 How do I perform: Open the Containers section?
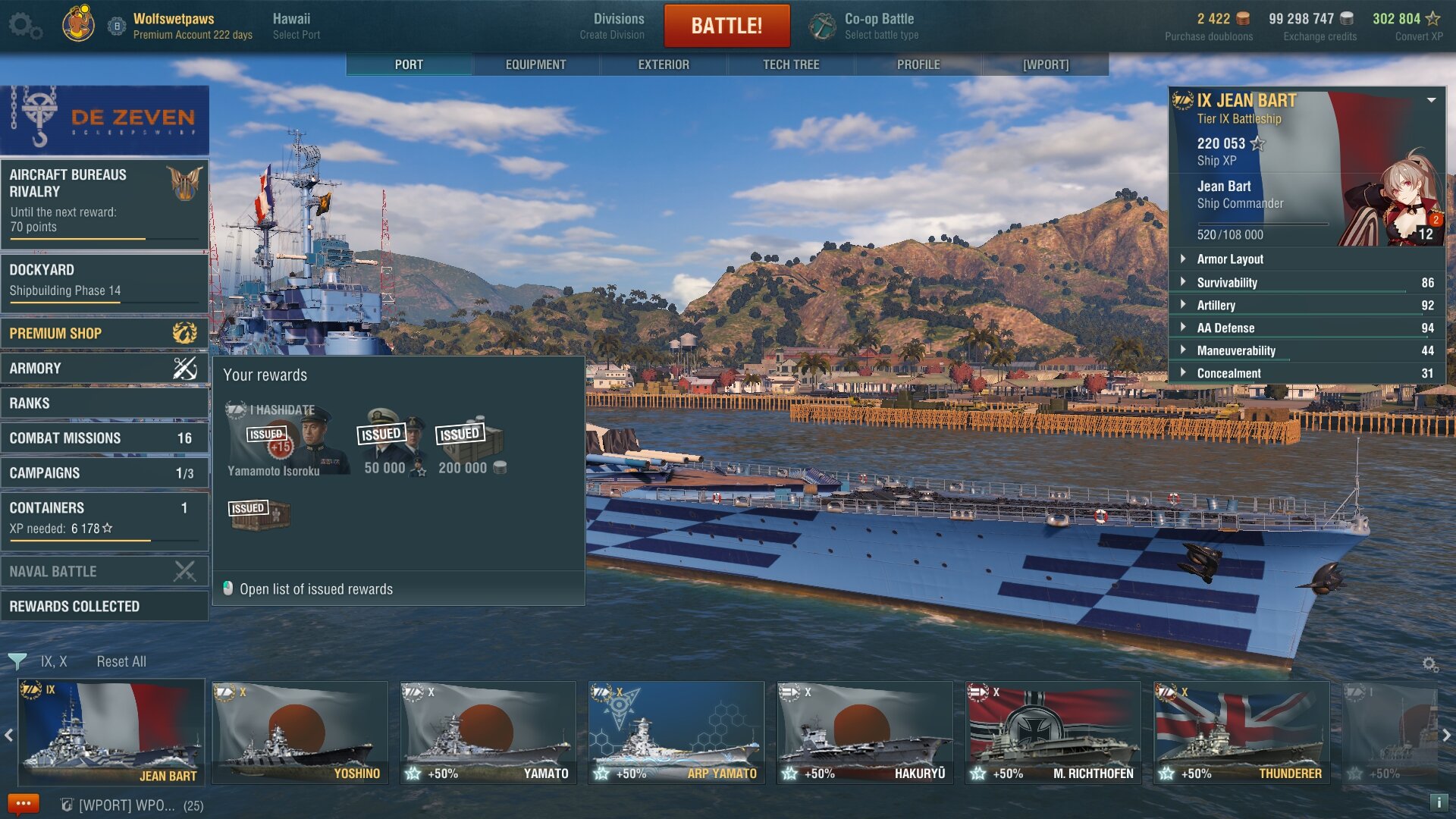104,518
